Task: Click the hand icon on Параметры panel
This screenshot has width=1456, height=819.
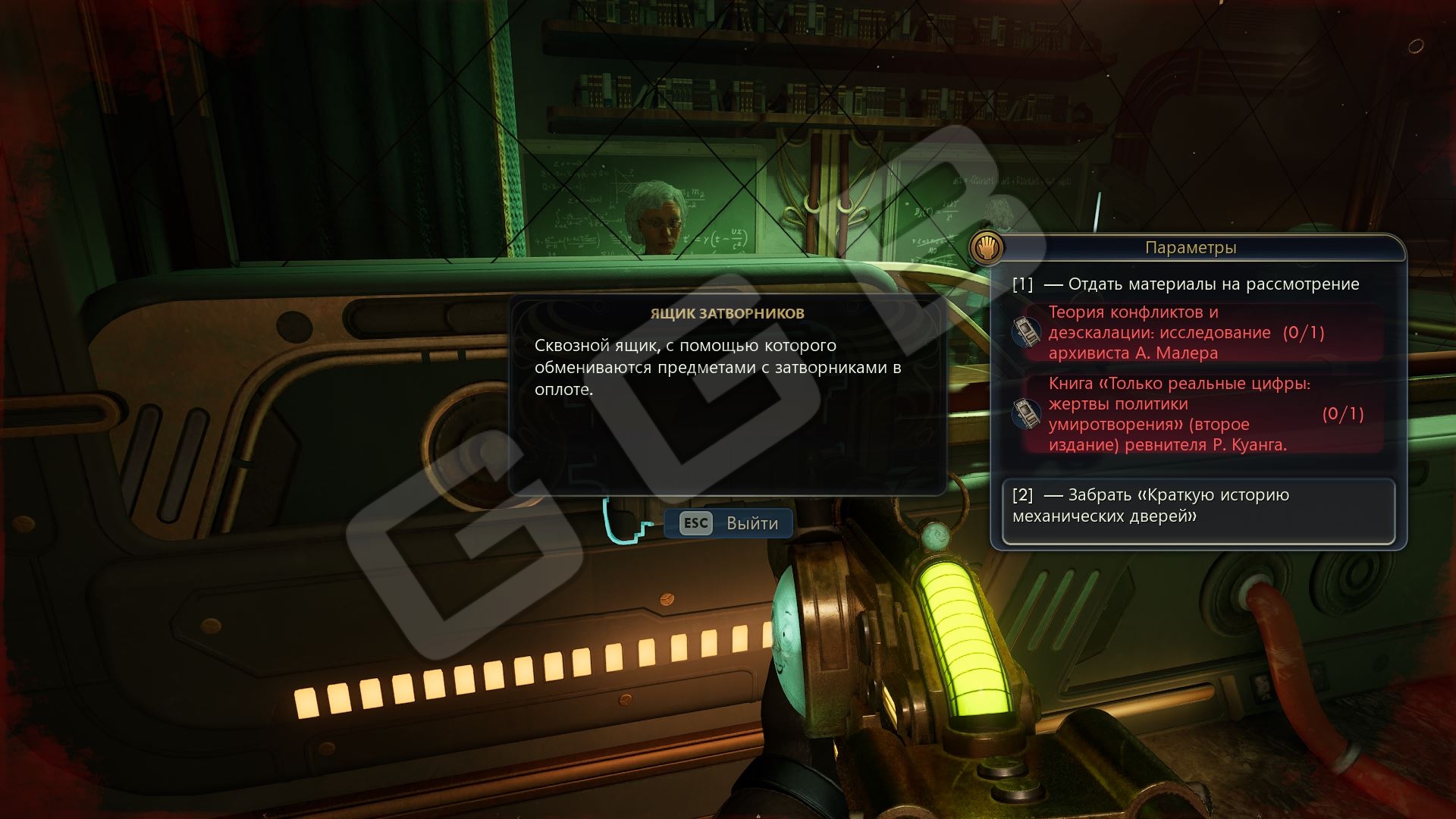Action: click(x=987, y=248)
